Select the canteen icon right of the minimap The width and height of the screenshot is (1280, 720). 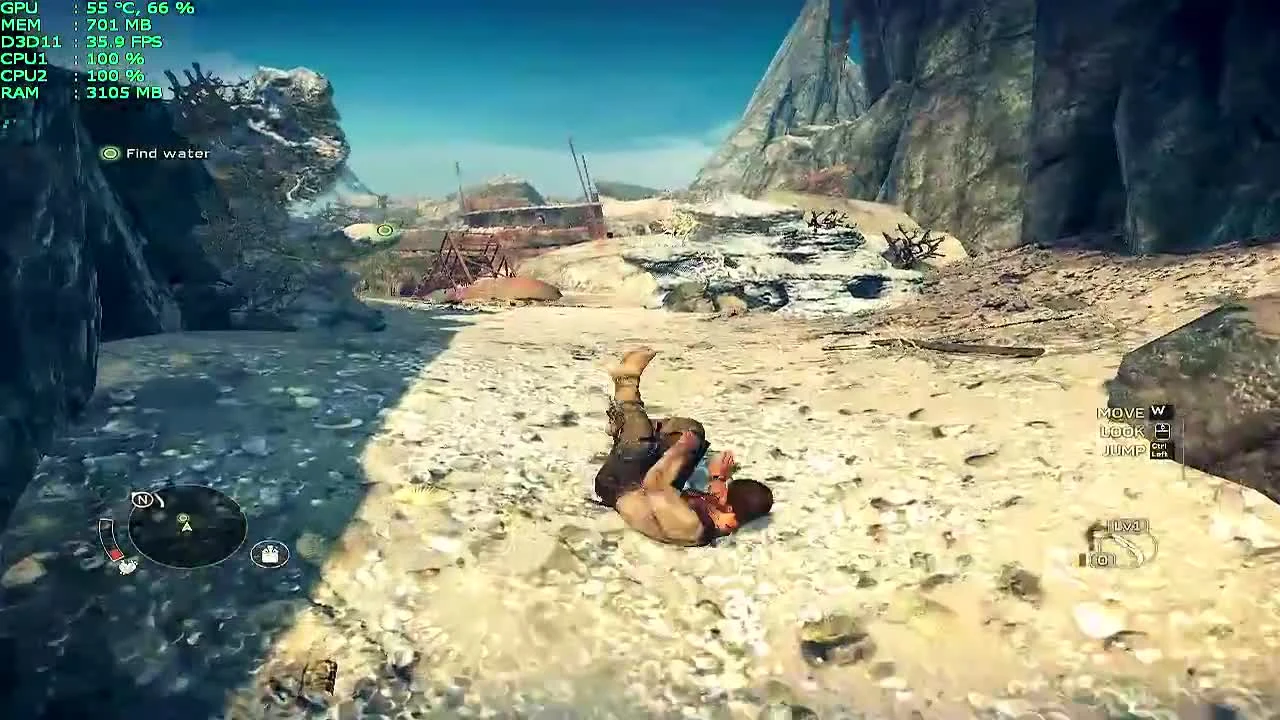click(270, 553)
